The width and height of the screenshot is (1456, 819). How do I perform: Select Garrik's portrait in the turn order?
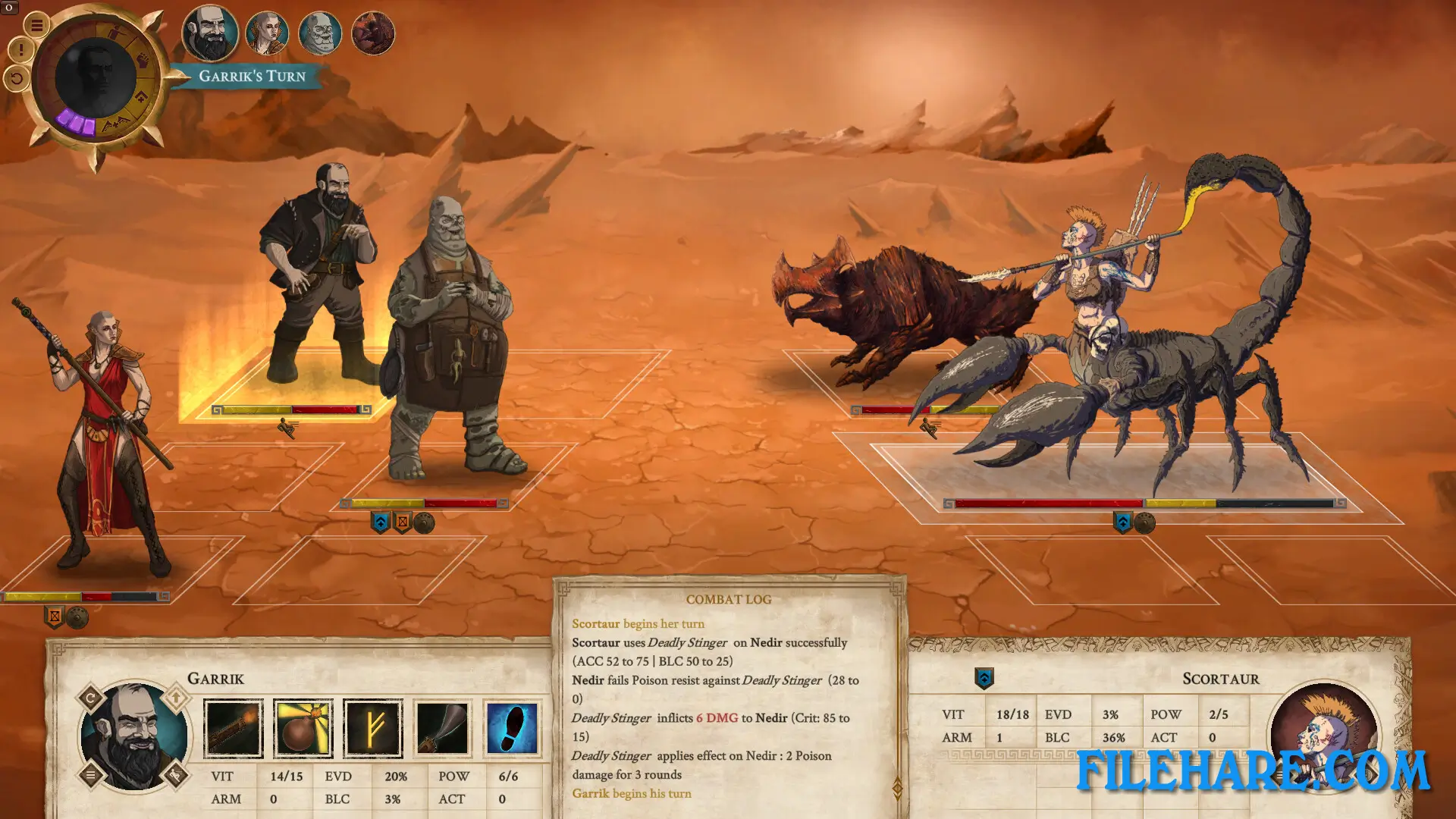click(210, 33)
